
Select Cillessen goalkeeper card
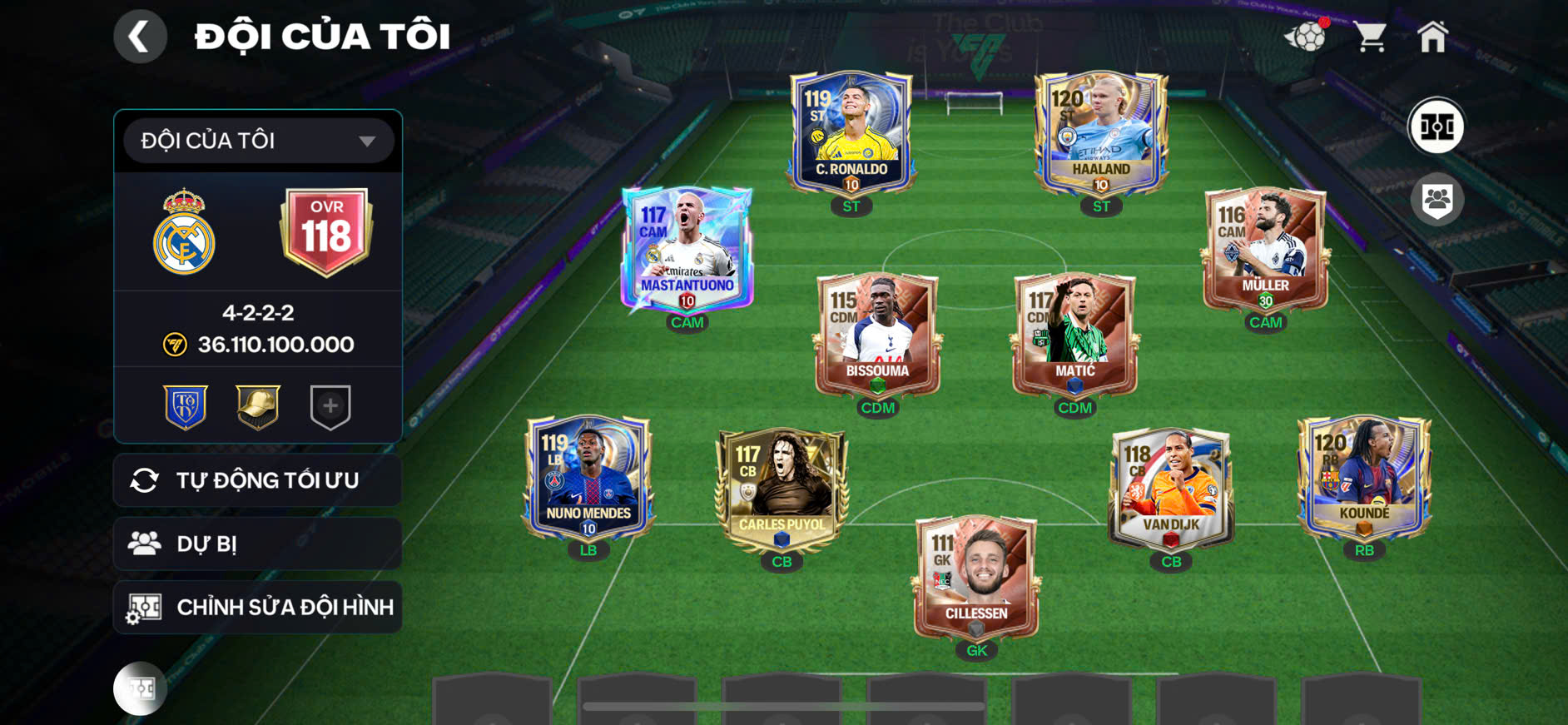976,579
